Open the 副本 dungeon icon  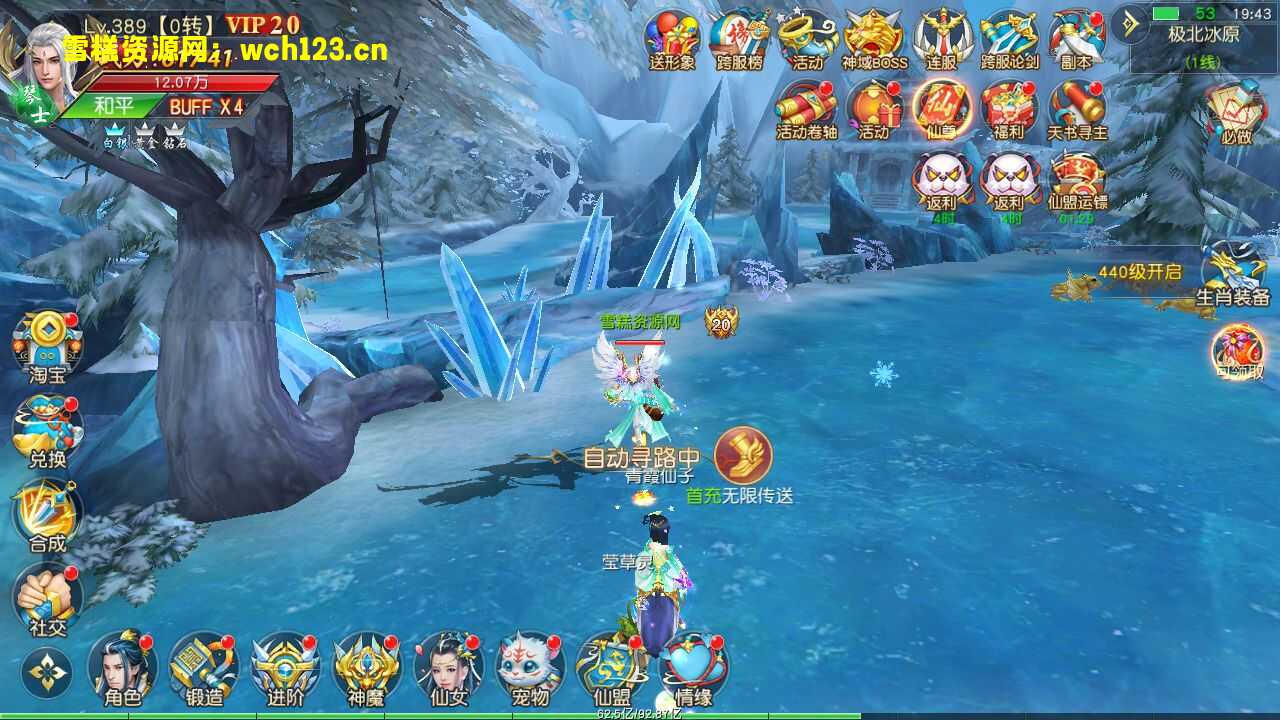(1076, 38)
